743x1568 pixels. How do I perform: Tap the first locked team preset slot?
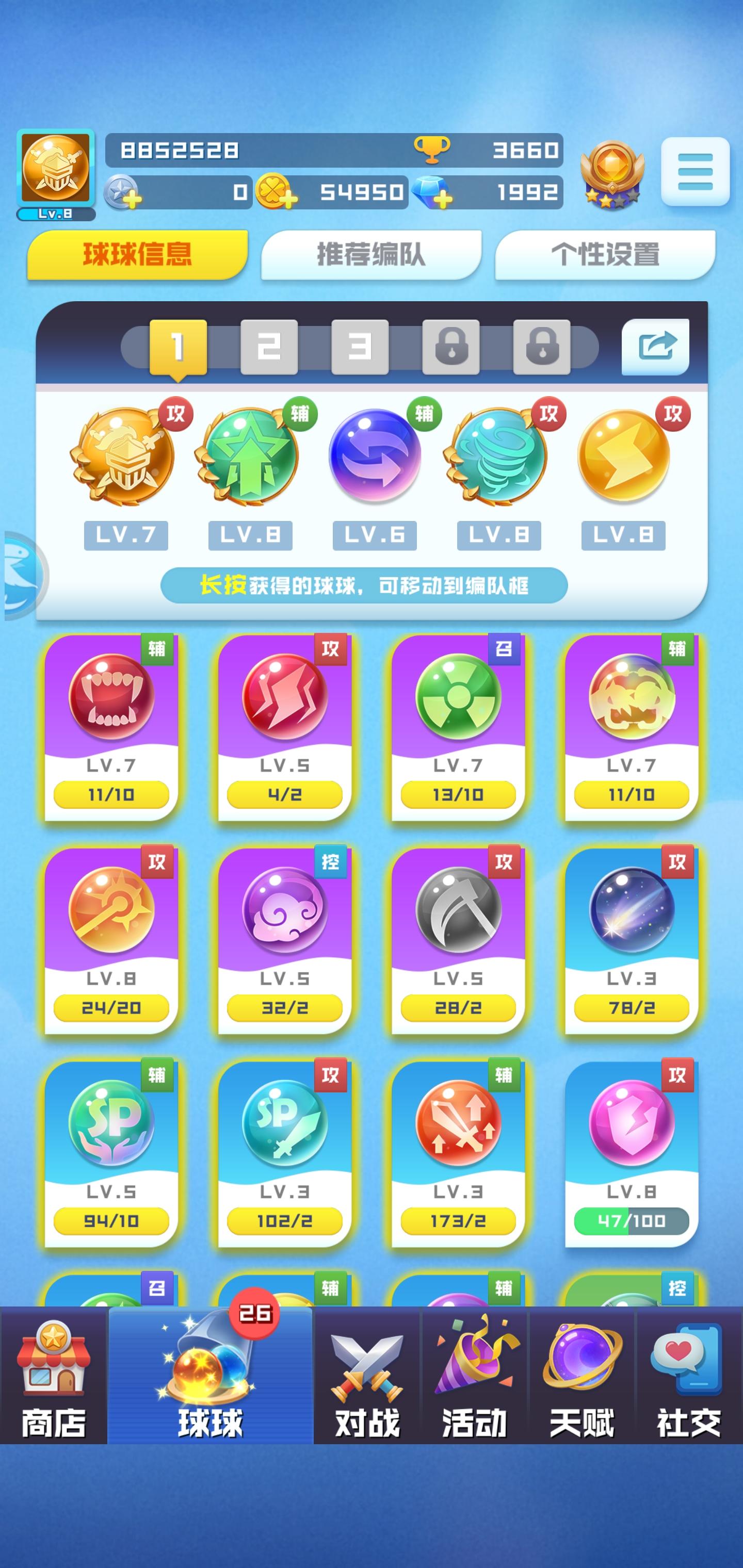451,346
